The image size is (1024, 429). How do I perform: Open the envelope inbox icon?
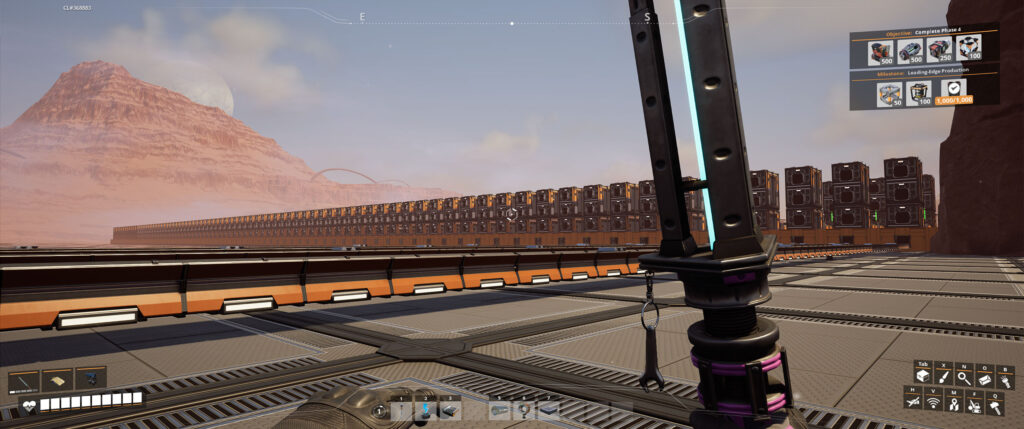pos(985,376)
